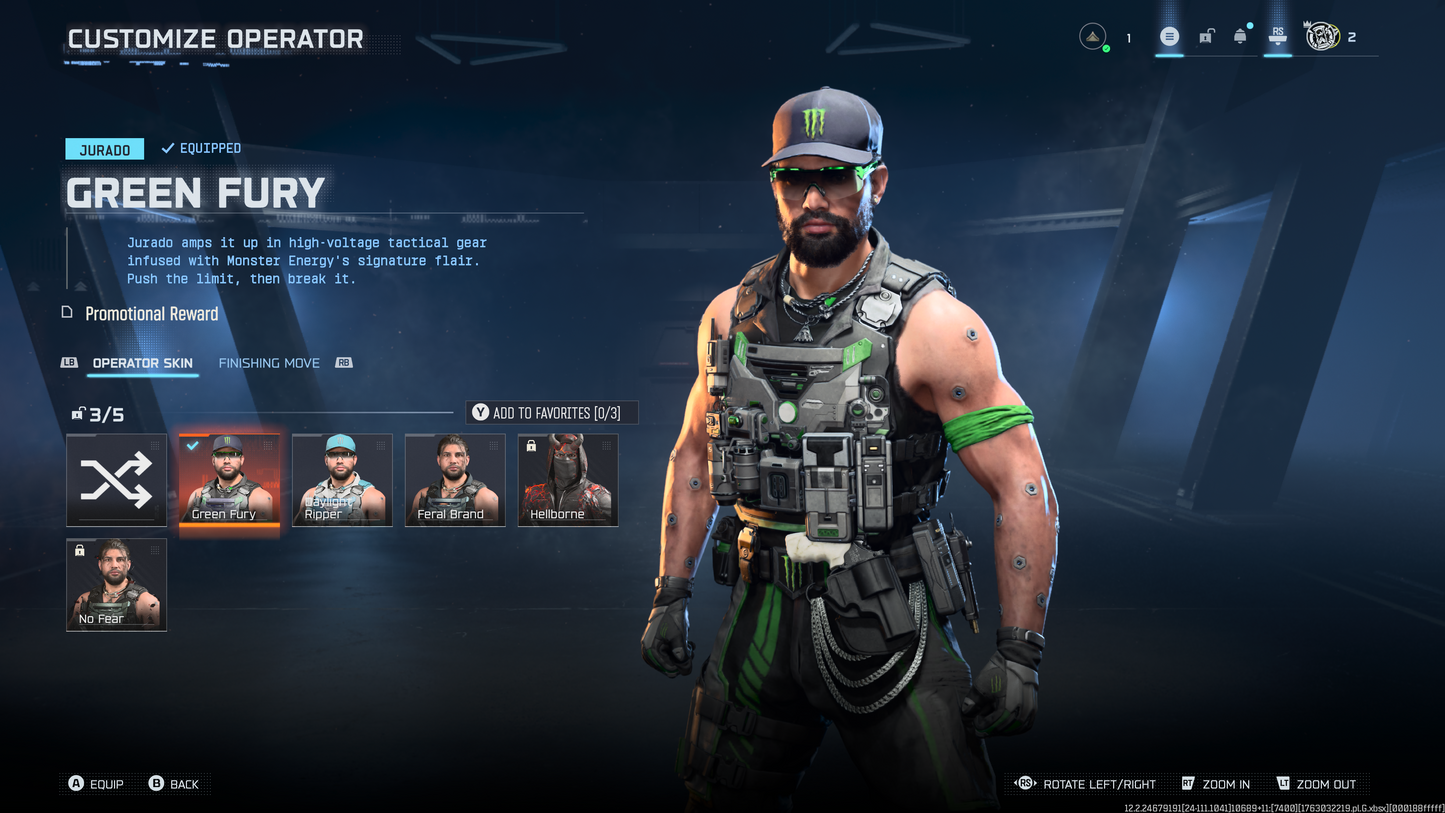Open the locked Hellborne skin tile
The height and width of the screenshot is (813, 1445).
coord(568,480)
